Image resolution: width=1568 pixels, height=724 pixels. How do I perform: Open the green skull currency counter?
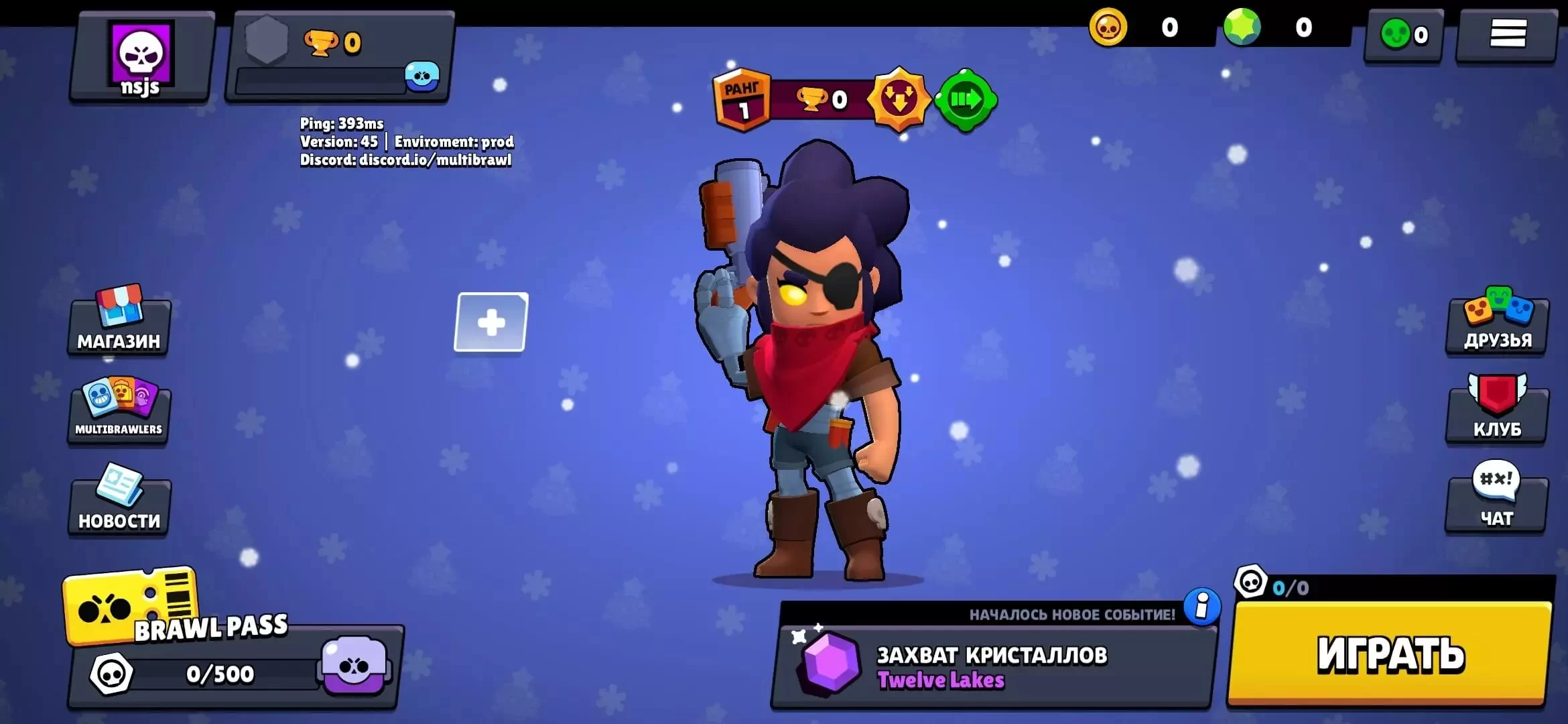[1404, 34]
